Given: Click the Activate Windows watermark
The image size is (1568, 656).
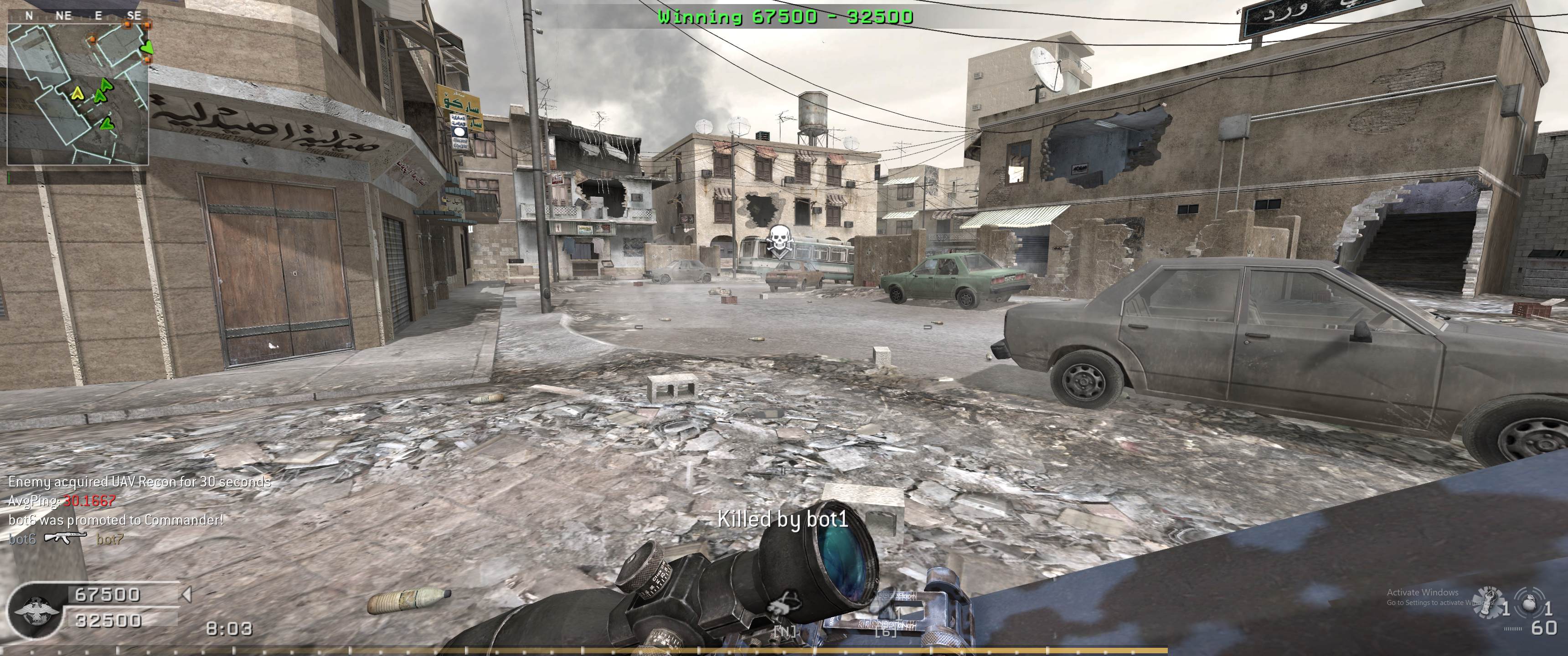Looking at the screenshot, I should tap(1422, 596).
